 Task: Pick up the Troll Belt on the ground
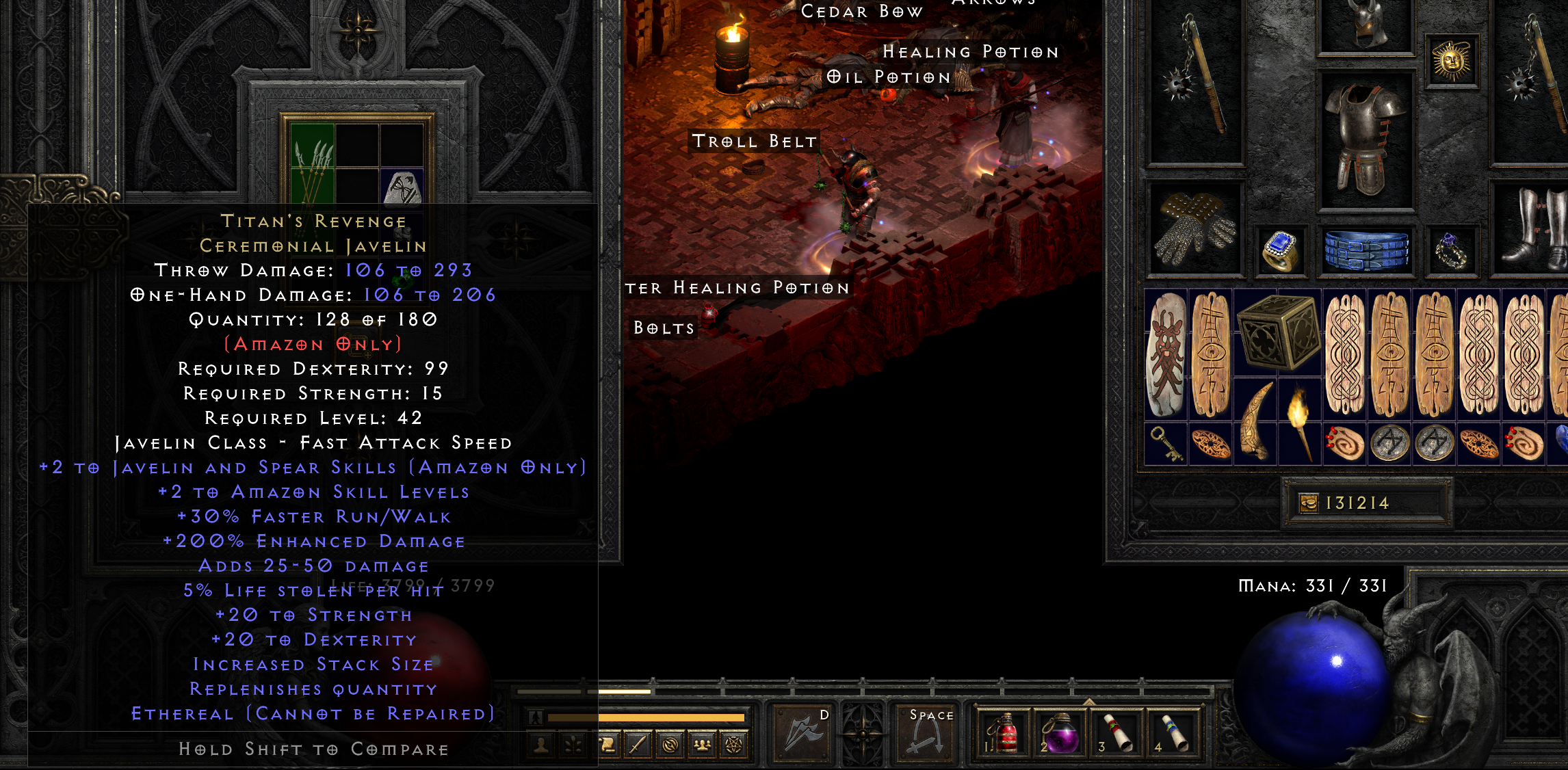tap(753, 142)
